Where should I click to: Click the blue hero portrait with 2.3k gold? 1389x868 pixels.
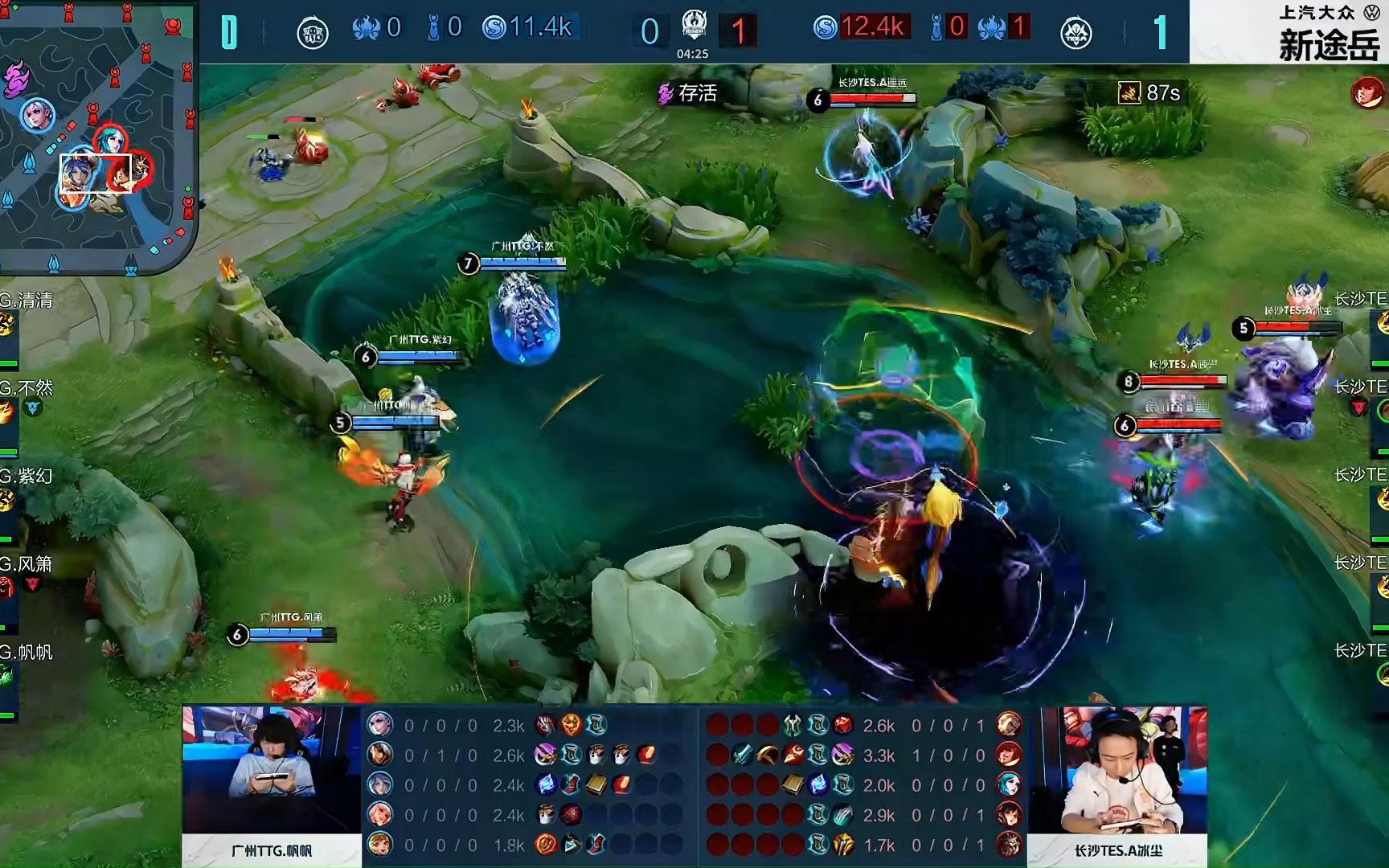pyautogui.click(x=379, y=725)
